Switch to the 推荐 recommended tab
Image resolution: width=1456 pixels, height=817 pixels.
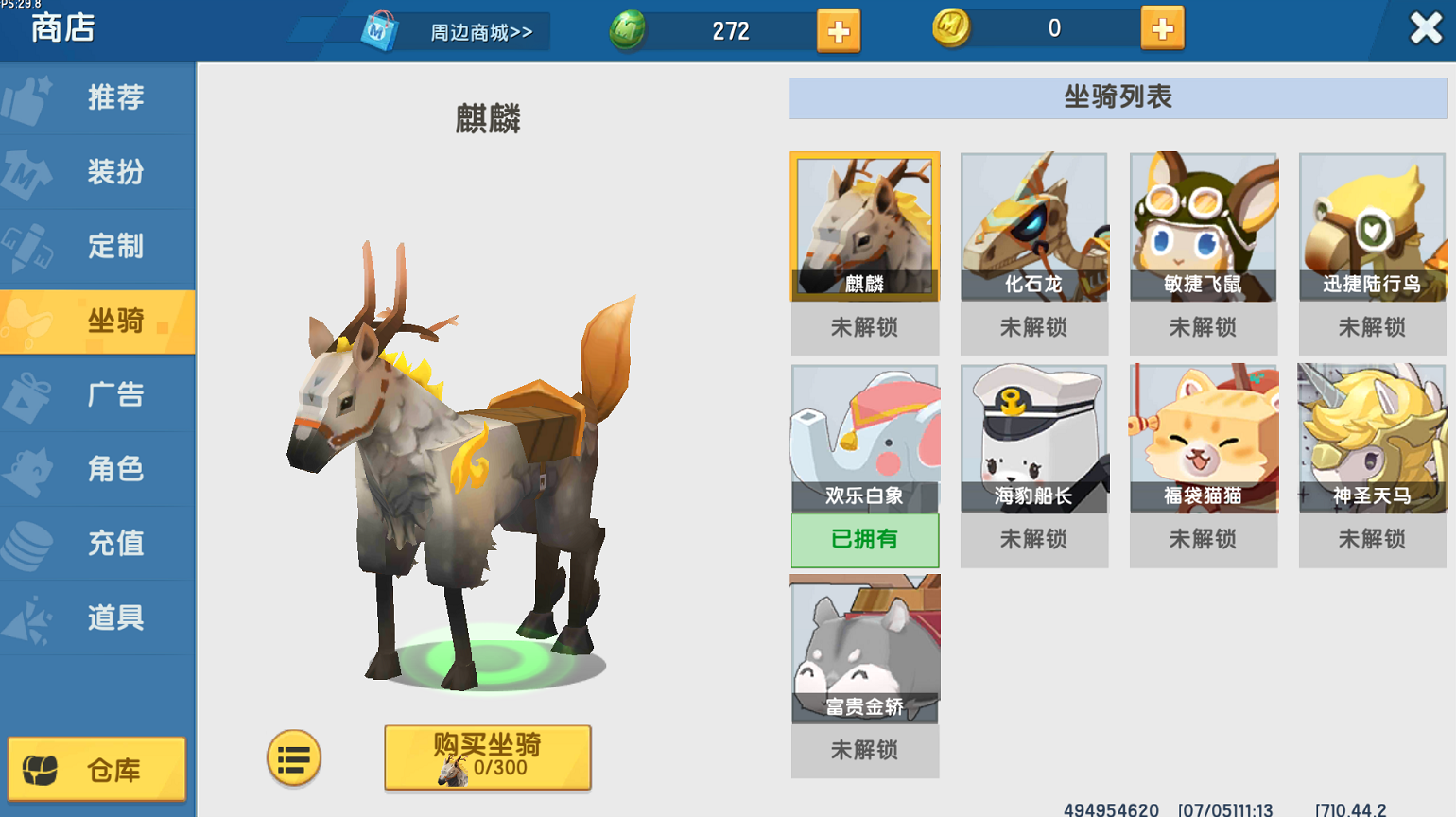pyautogui.click(x=98, y=98)
